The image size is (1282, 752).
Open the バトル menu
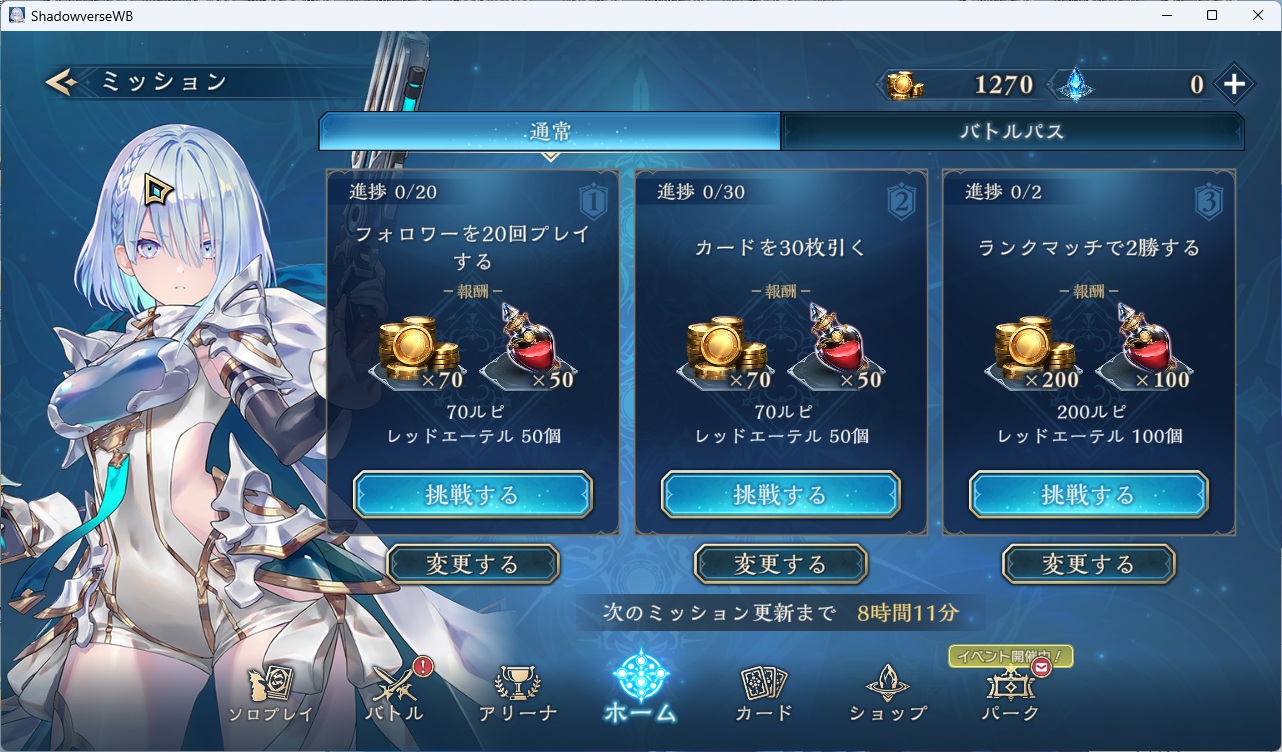tap(394, 694)
